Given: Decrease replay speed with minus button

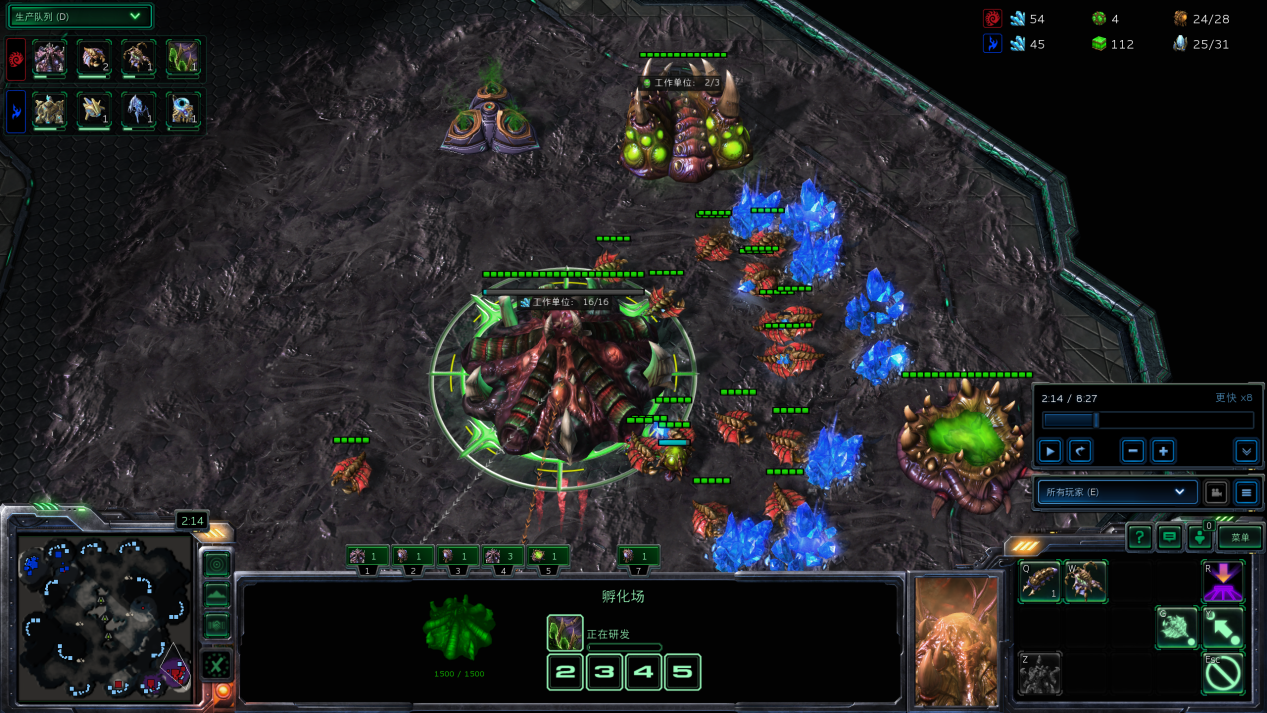Looking at the screenshot, I should point(1132,451).
